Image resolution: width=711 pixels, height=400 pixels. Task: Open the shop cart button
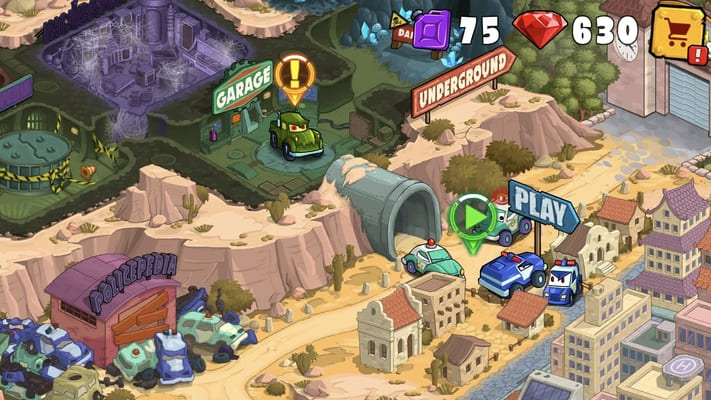(x=678, y=30)
